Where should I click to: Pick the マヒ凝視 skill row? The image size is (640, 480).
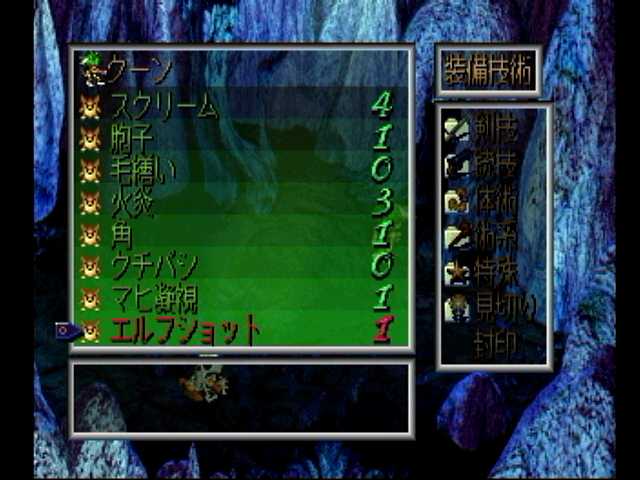(x=153, y=297)
